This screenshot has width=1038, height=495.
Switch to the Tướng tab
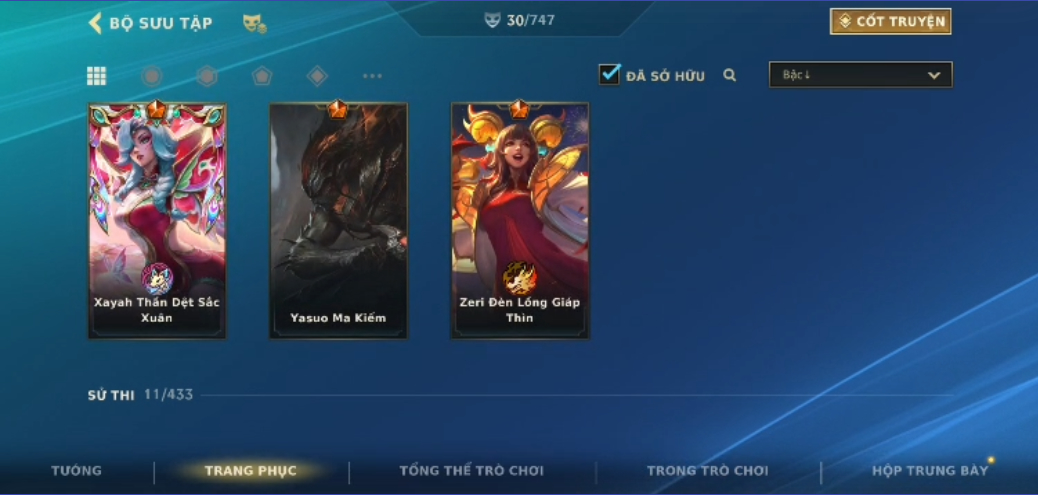point(77,471)
